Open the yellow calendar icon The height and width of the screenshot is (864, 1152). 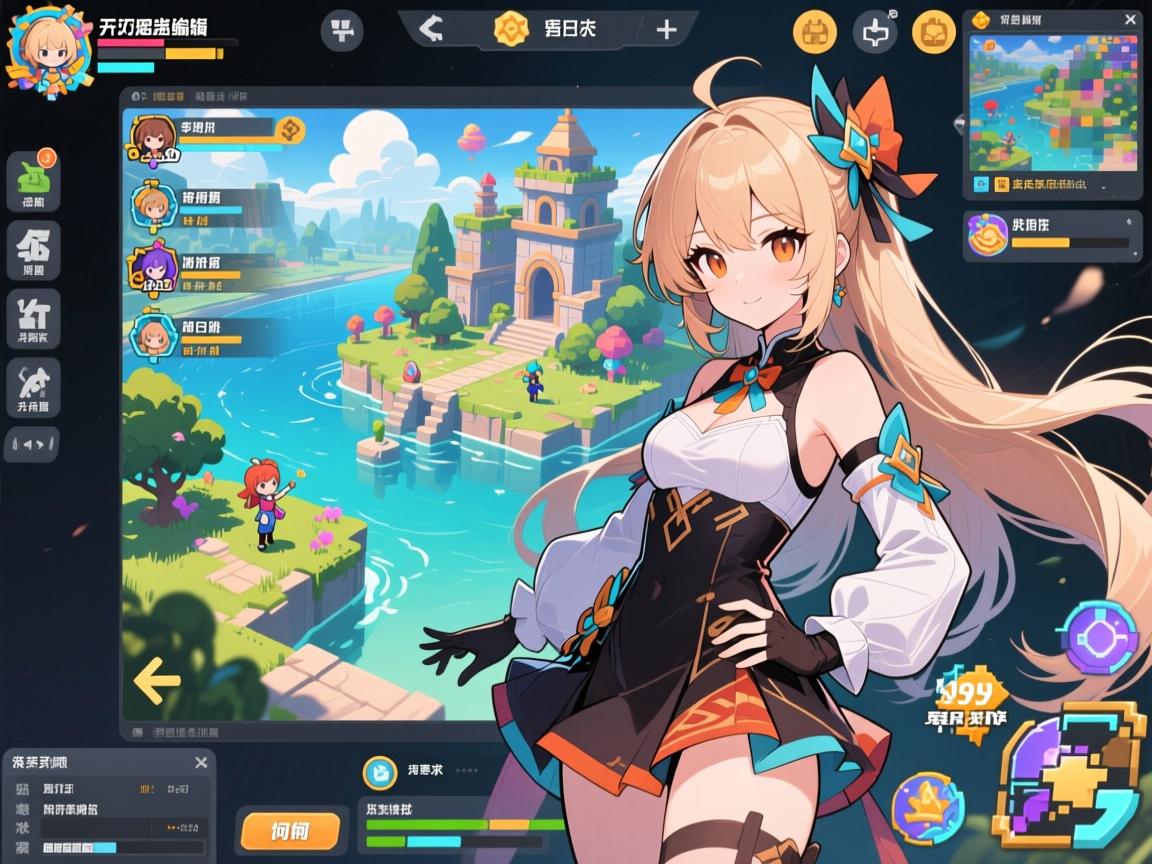tap(814, 32)
